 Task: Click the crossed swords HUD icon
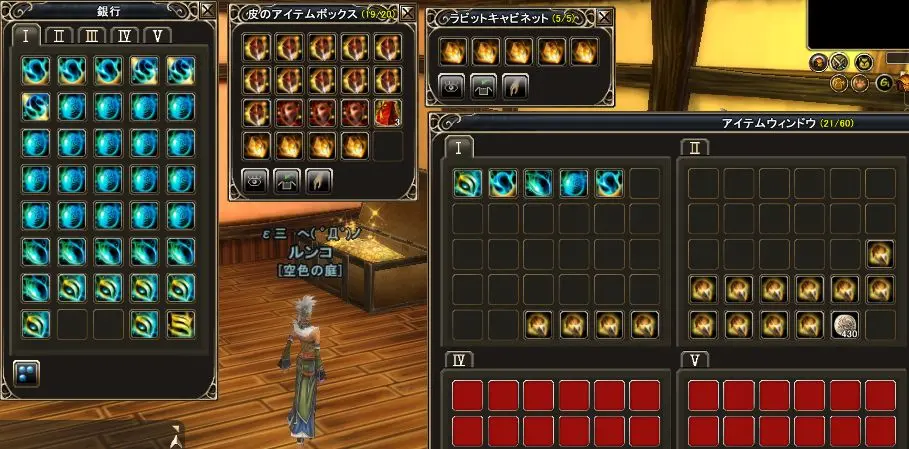point(840,63)
